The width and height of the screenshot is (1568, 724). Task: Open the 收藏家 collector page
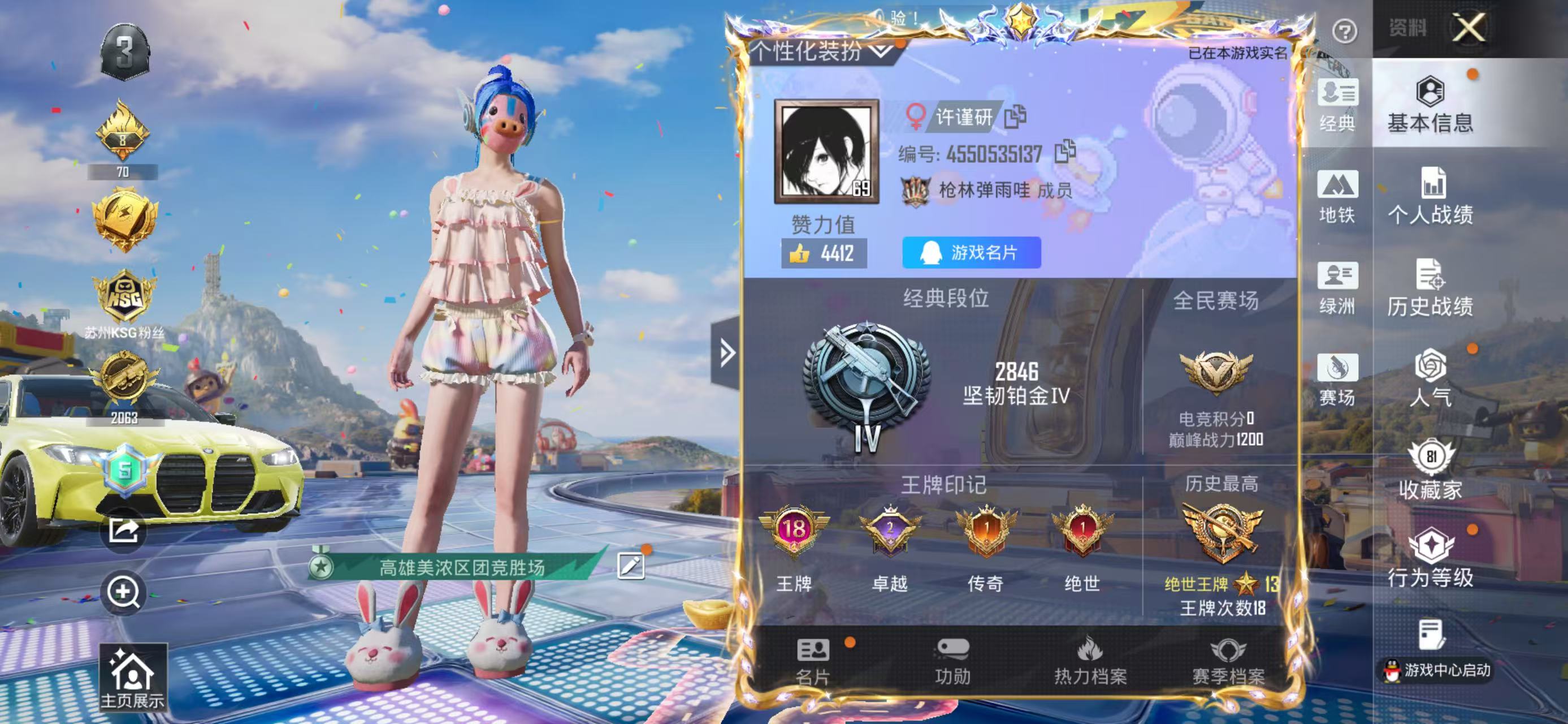pos(1430,469)
